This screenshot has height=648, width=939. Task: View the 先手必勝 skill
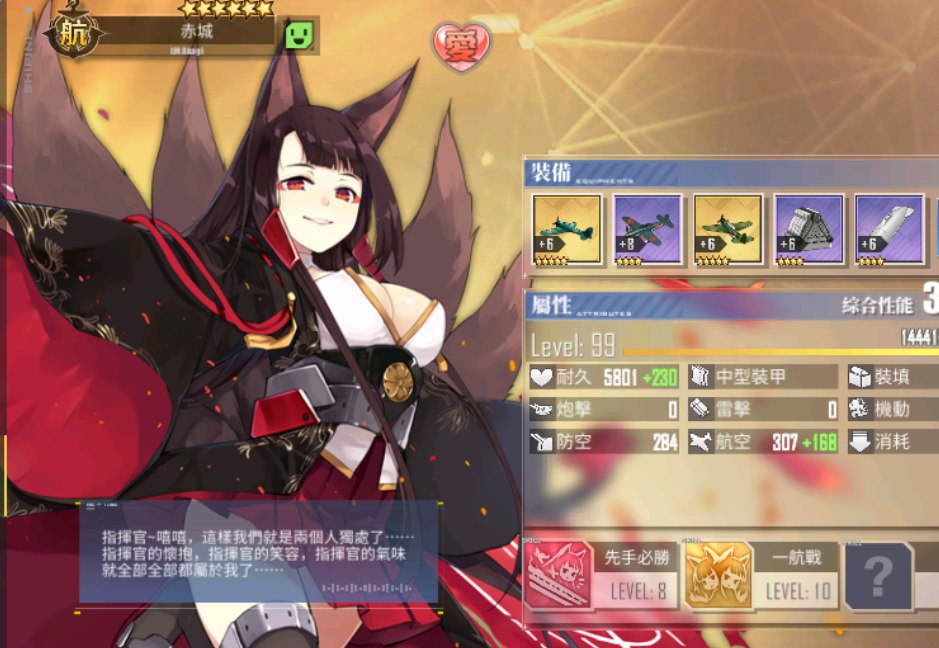pos(598,577)
